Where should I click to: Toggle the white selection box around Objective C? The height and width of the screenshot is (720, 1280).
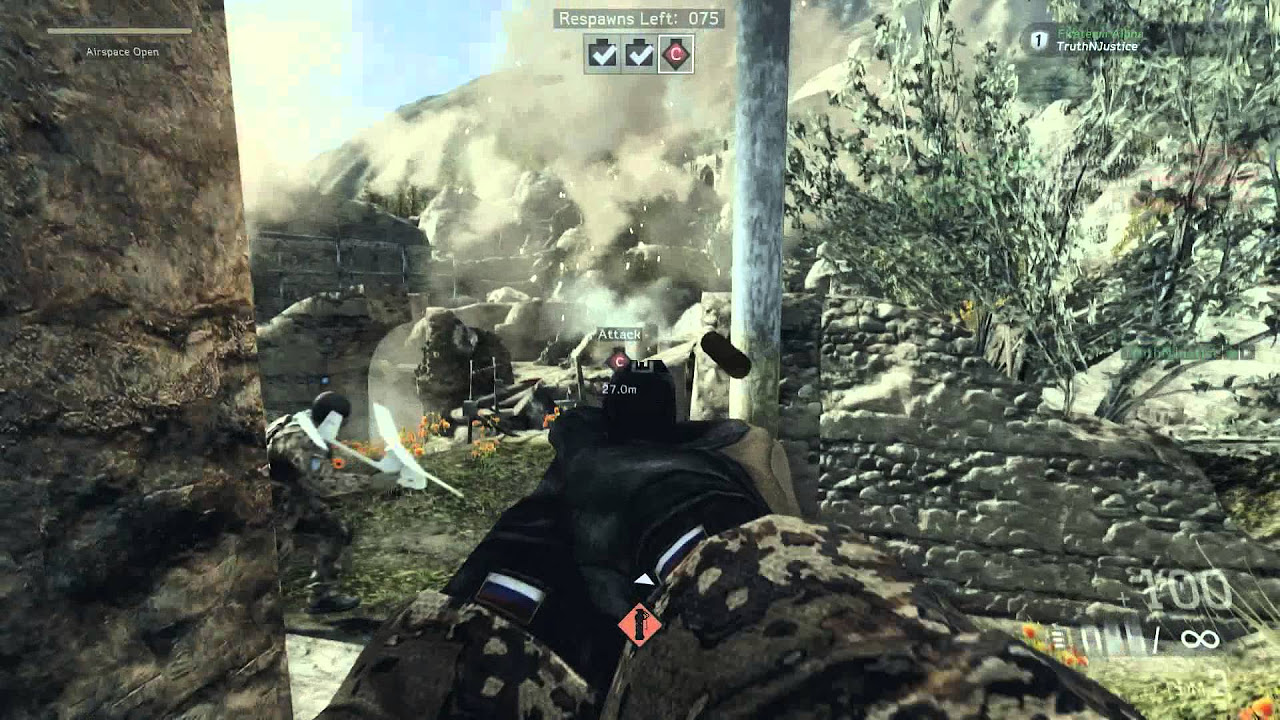[x=676, y=53]
